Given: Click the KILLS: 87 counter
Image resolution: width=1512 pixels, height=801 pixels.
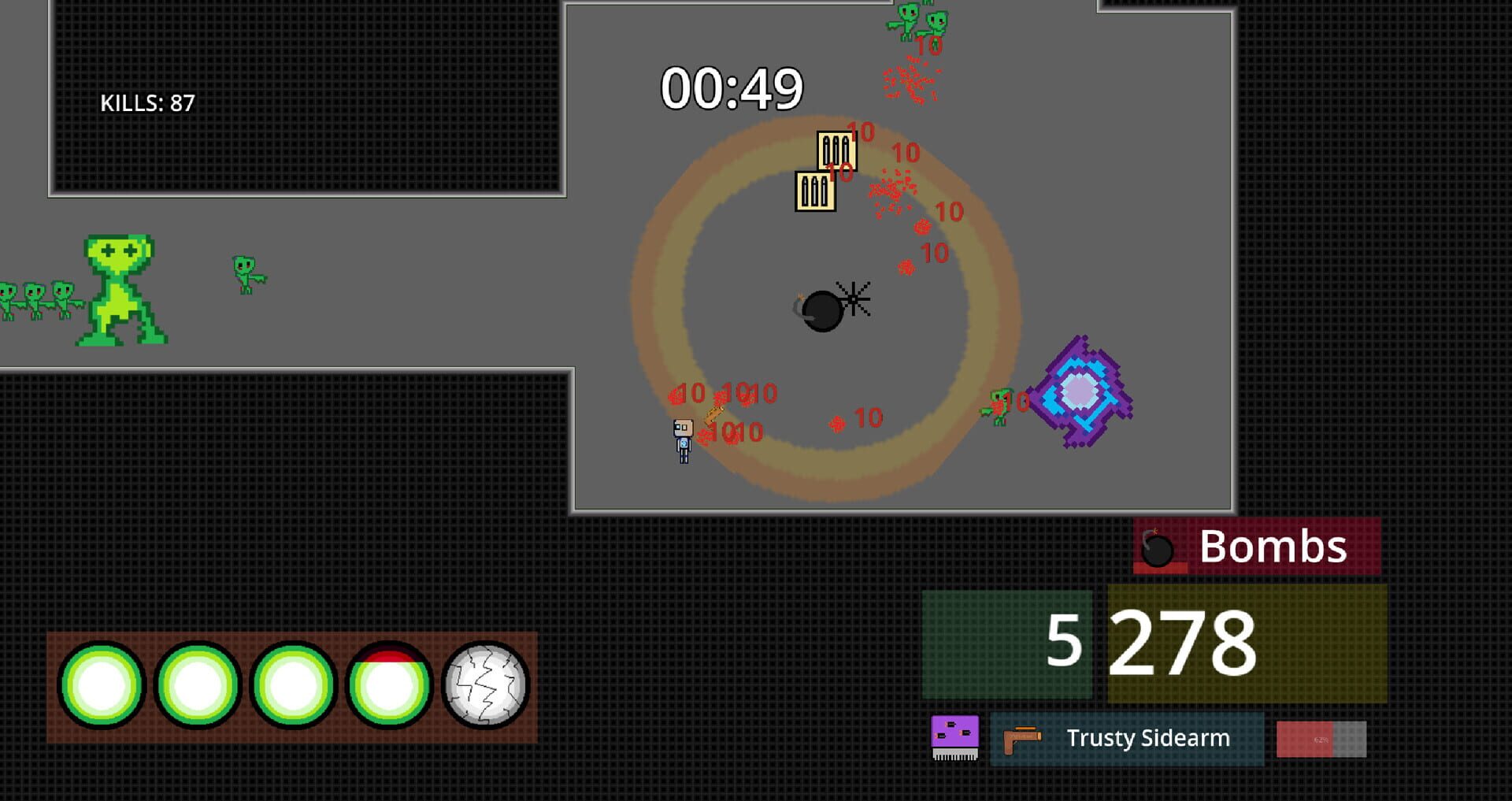Looking at the screenshot, I should coord(146,102).
